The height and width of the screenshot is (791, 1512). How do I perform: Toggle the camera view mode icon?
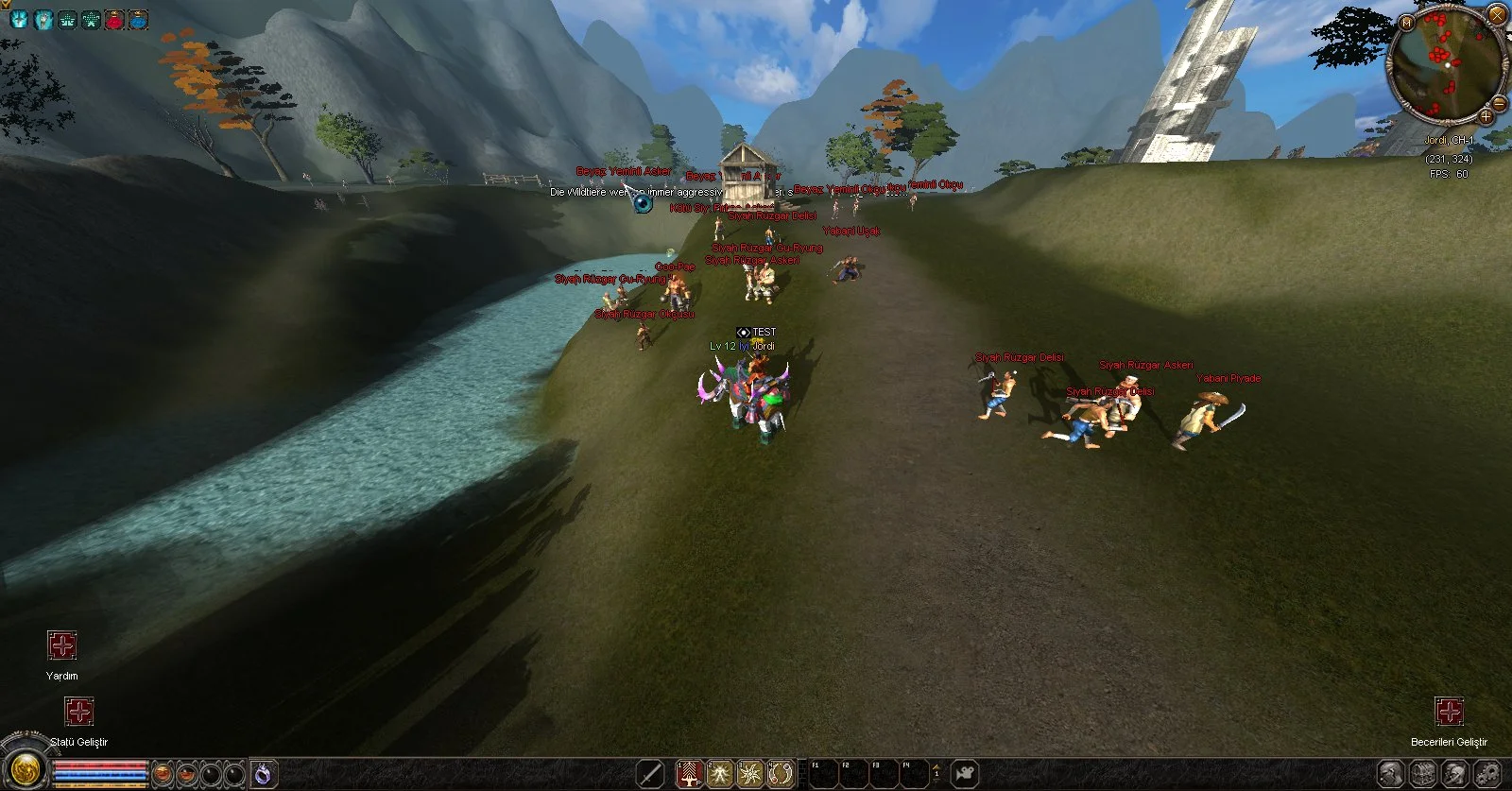click(964, 774)
